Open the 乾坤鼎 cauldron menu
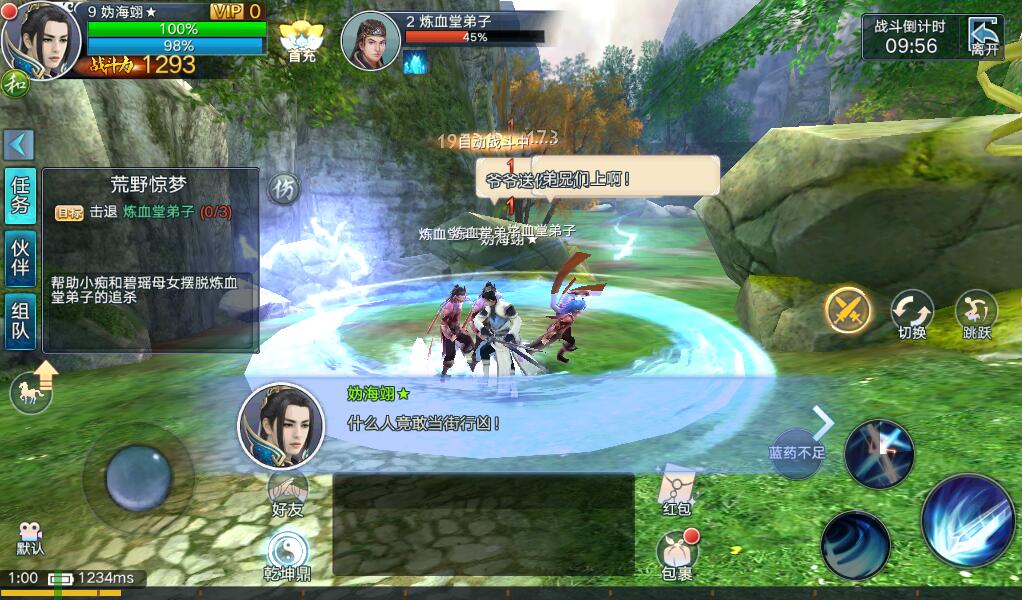Viewport: 1022px width, 600px height. (x=287, y=555)
